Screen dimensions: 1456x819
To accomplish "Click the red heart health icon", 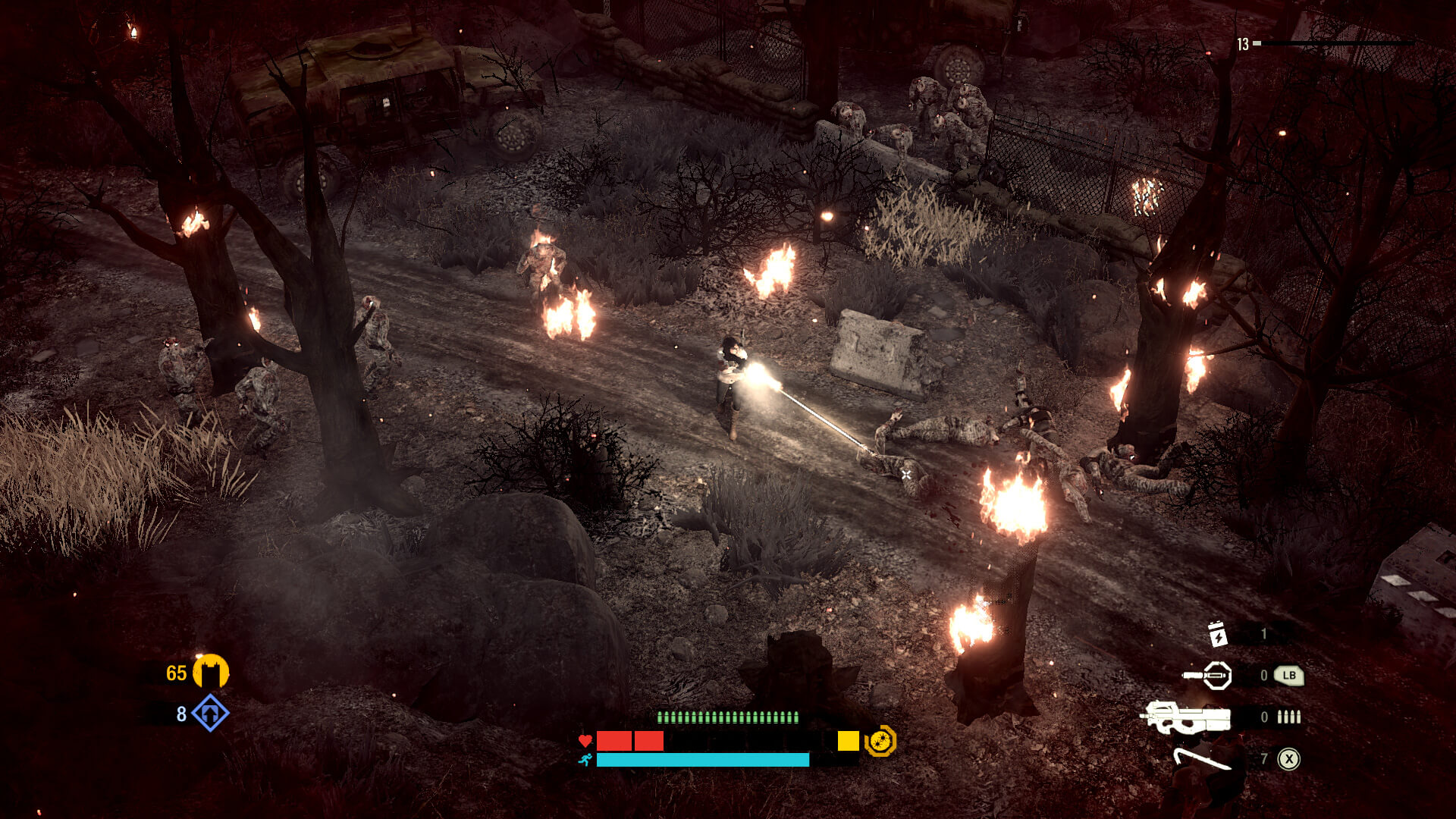I will (585, 741).
